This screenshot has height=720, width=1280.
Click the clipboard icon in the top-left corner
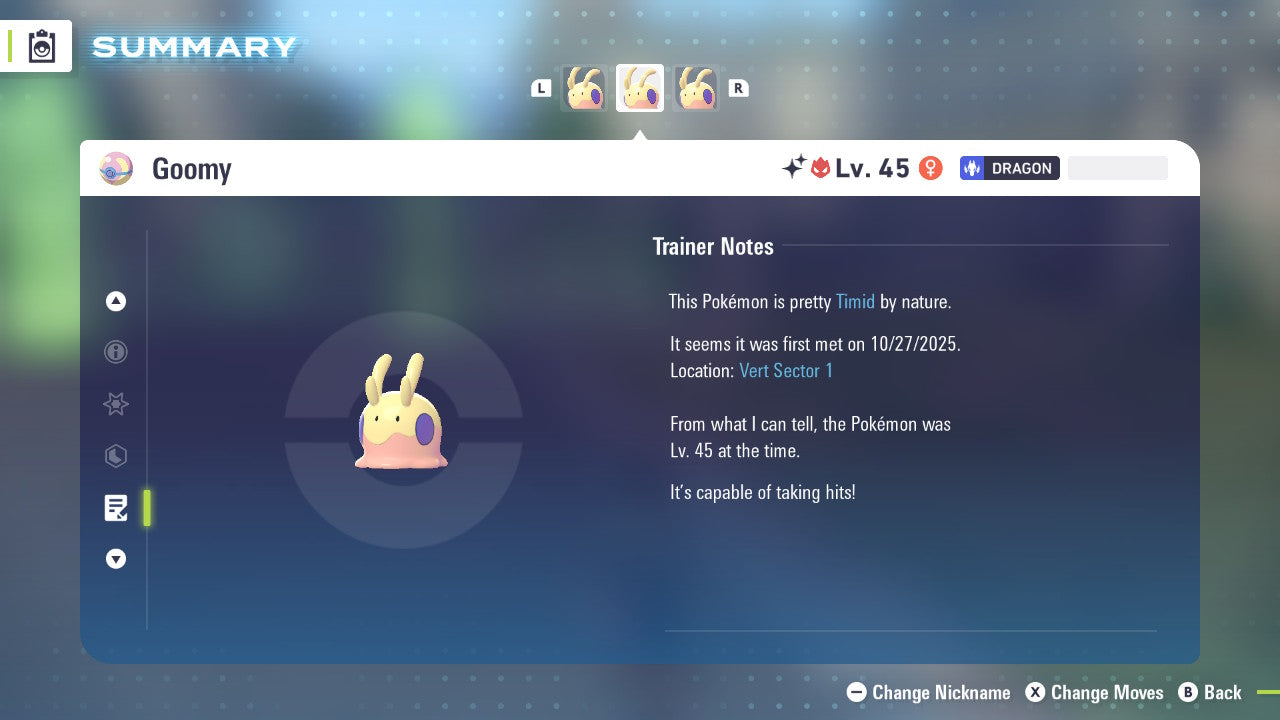point(40,45)
